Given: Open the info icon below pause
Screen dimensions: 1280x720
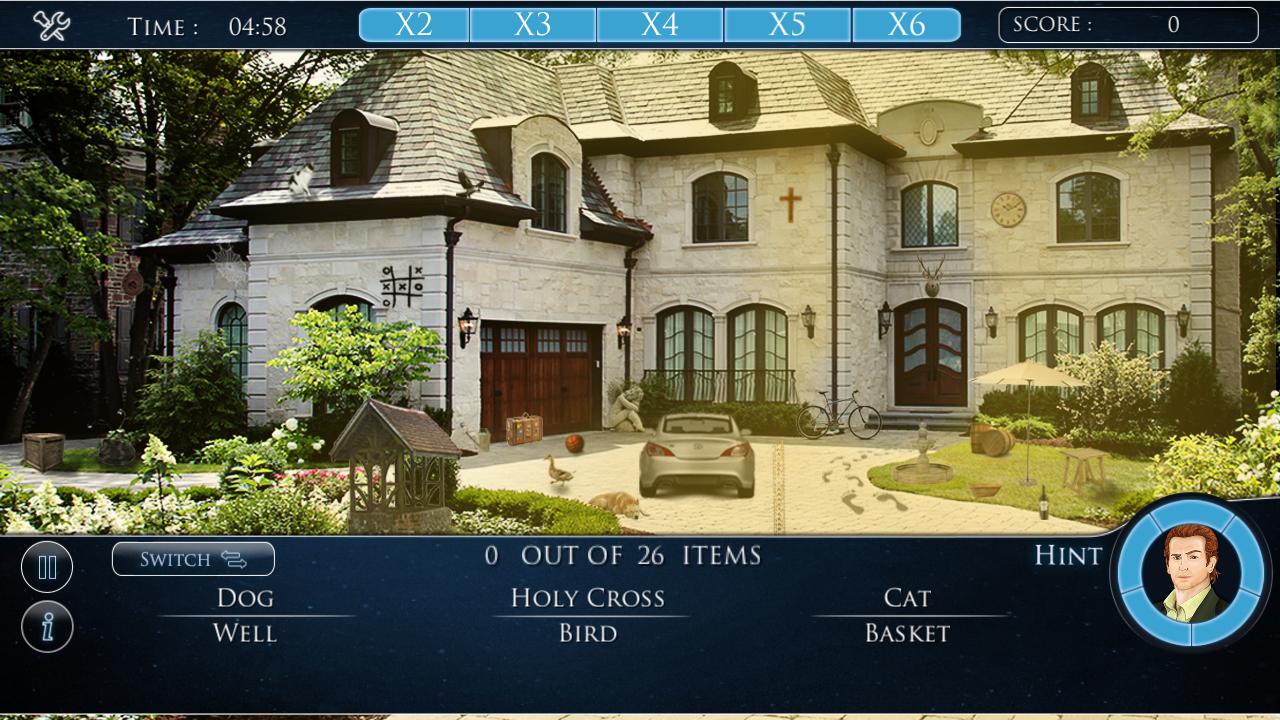Looking at the screenshot, I should [47, 626].
